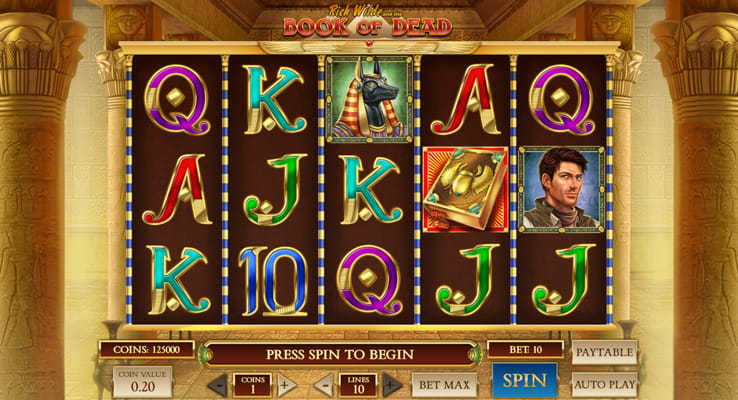
Task: Change the coin value setting
Action: [x=142, y=381]
